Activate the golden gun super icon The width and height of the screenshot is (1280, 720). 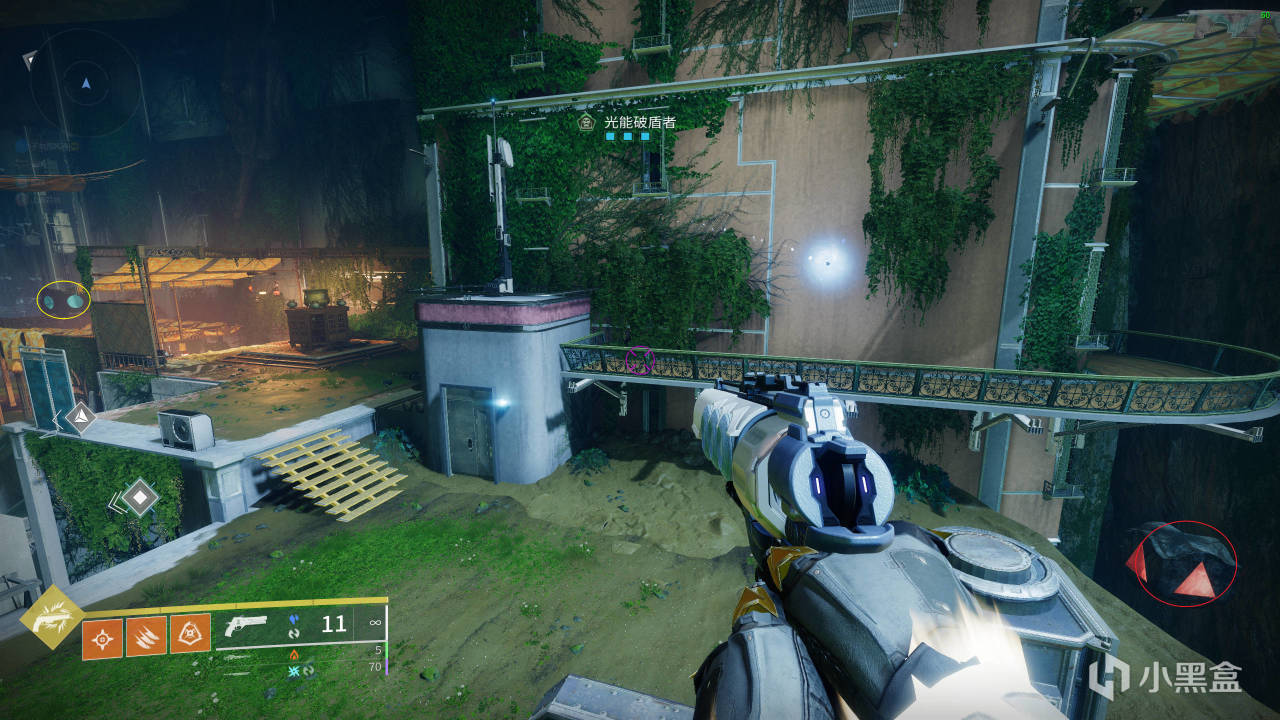point(50,617)
